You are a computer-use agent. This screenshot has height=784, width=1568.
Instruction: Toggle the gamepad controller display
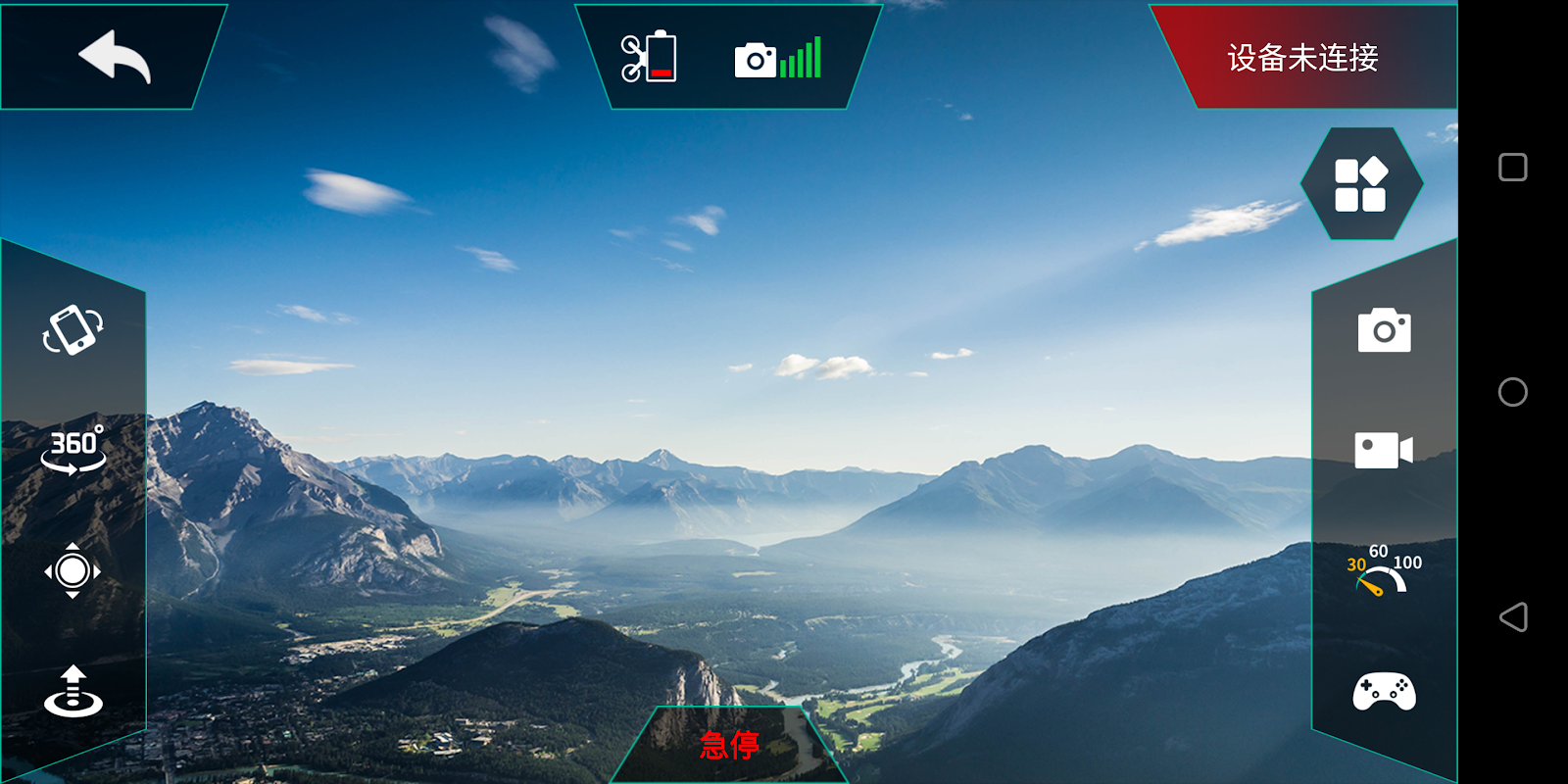1384,692
